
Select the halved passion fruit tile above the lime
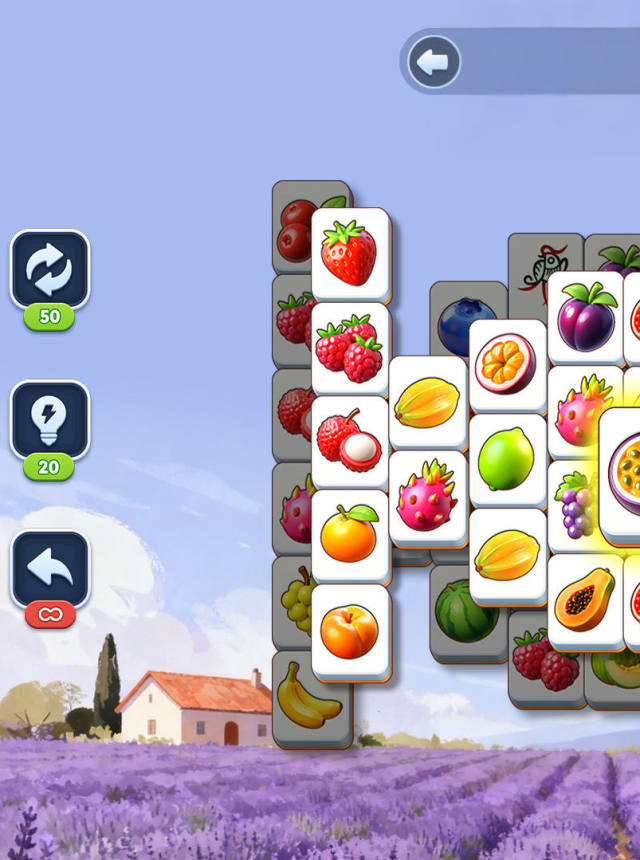(506, 364)
